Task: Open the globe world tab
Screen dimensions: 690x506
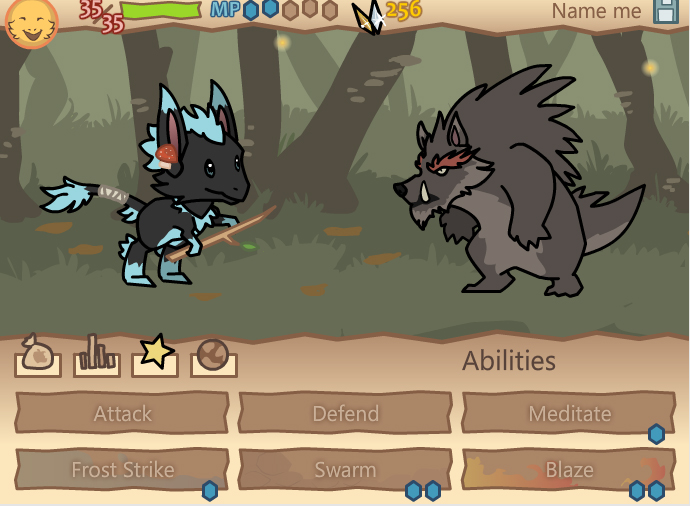Action: [x=214, y=356]
